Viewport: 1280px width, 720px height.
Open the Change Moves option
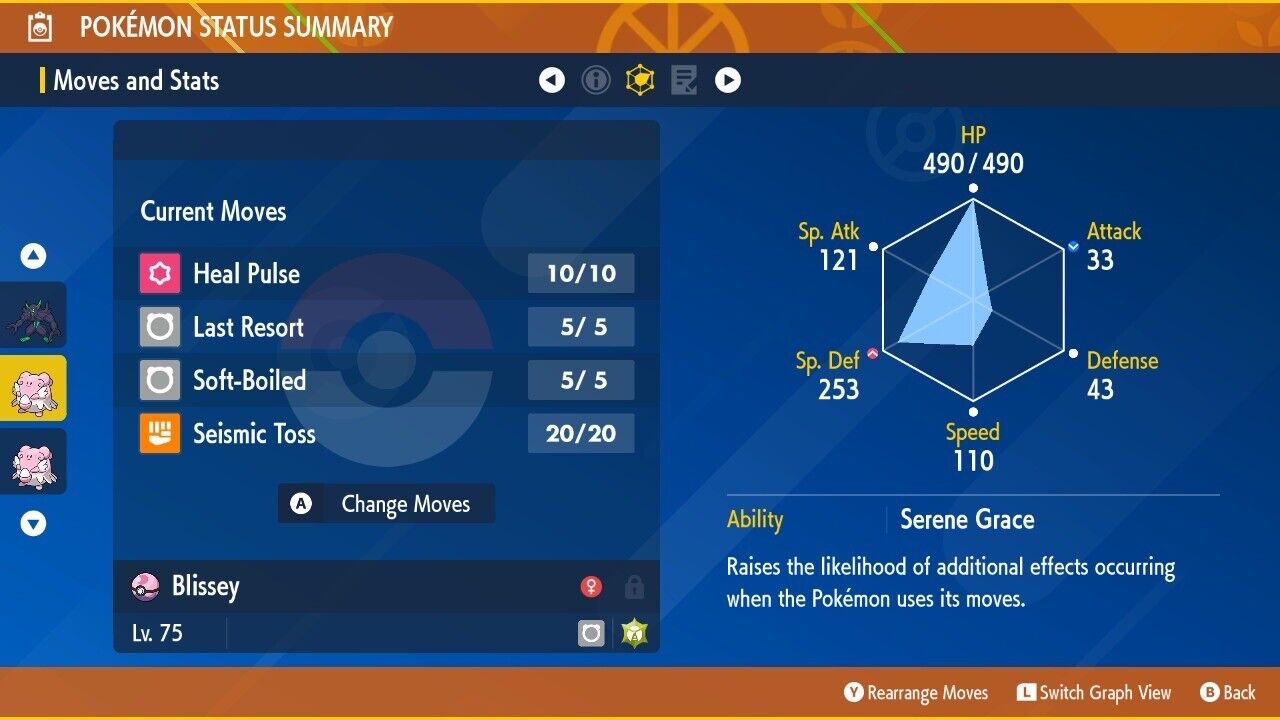point(386,504)
